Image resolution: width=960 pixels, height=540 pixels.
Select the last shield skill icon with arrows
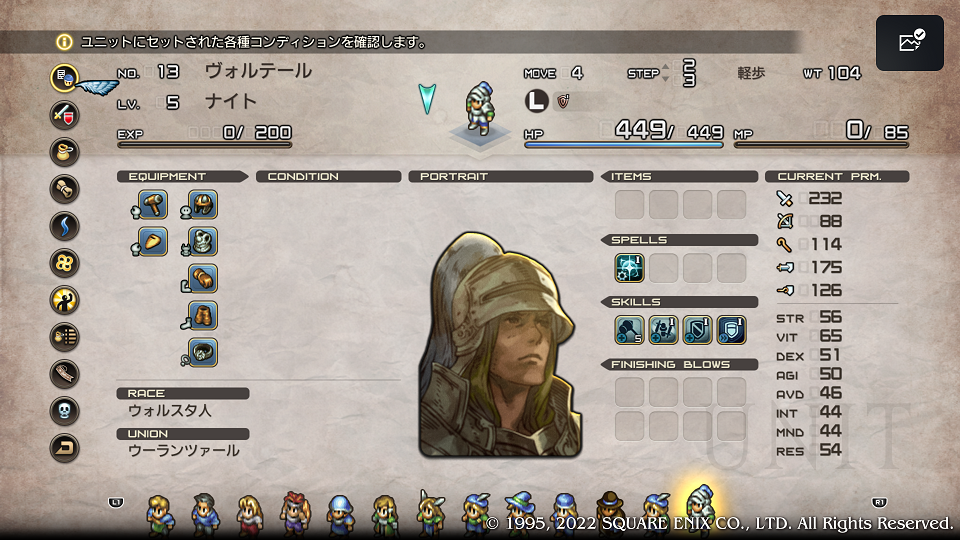click(x=731, y=329)
